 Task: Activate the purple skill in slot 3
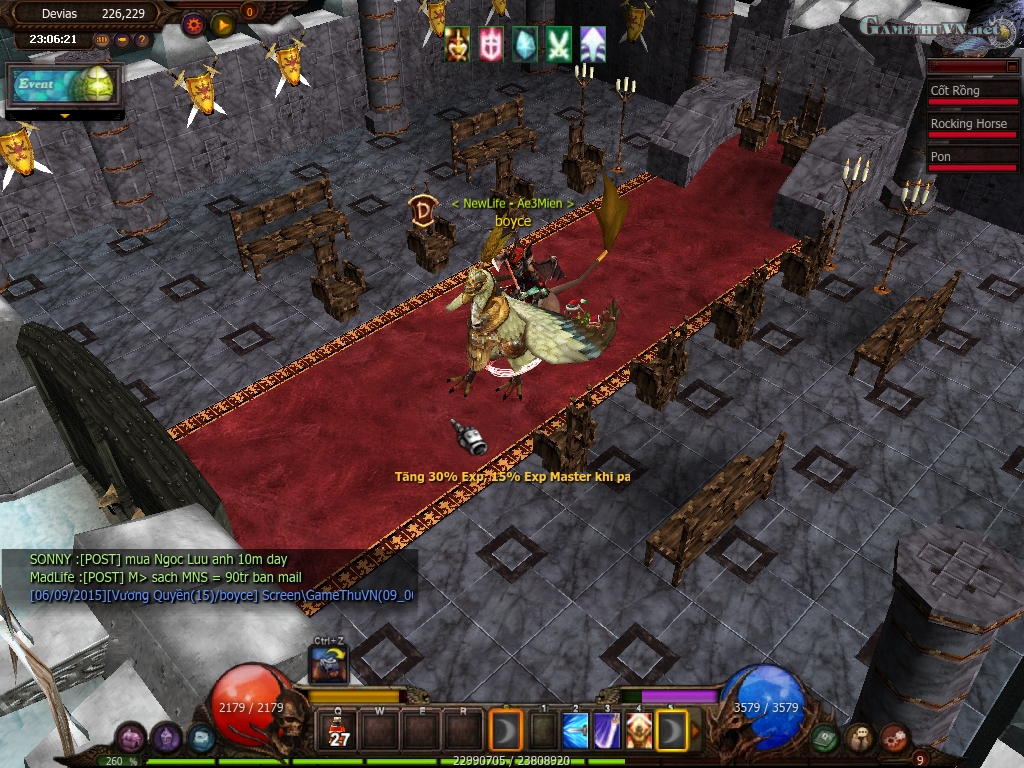point(607,731)
